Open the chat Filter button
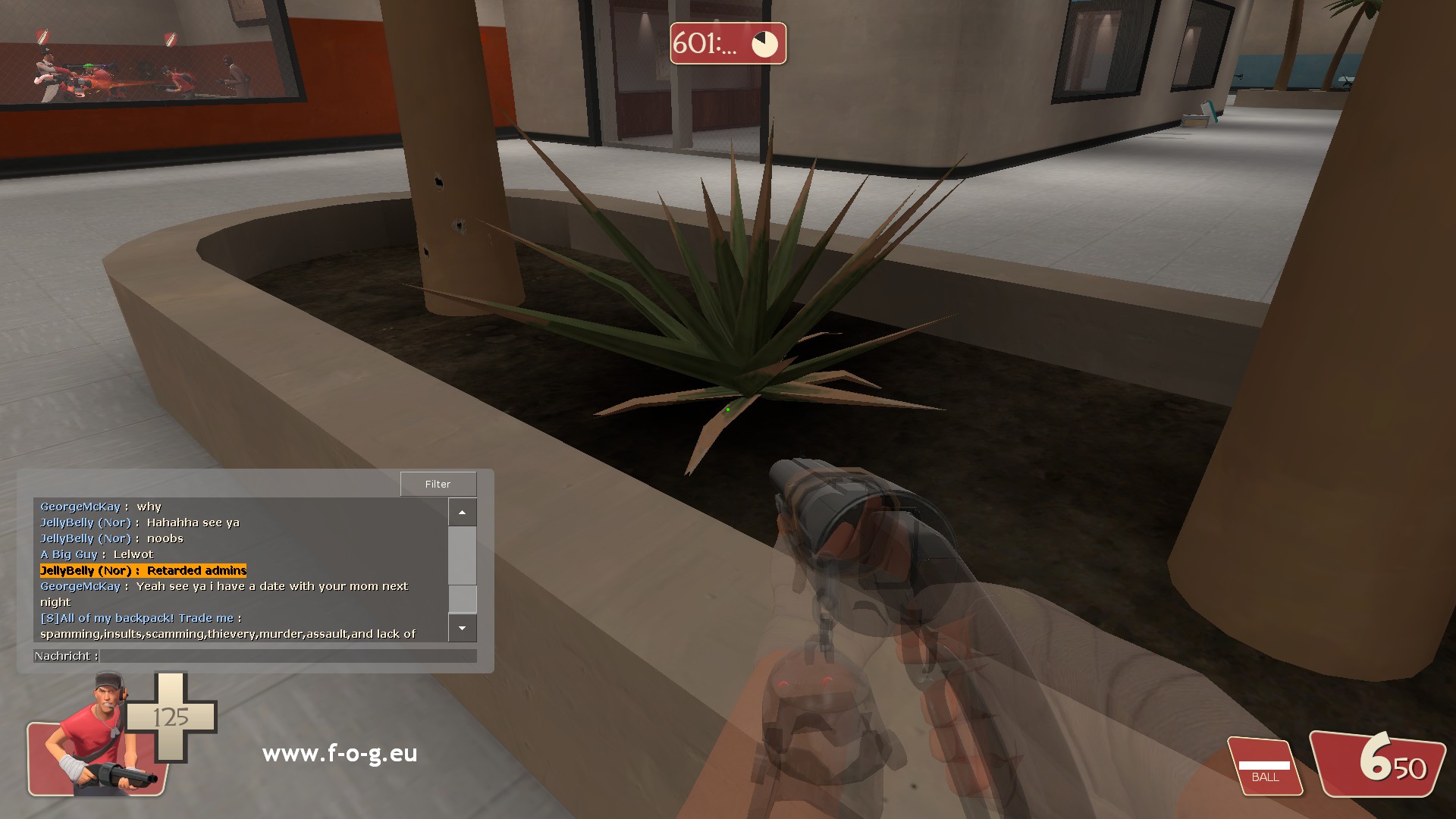Screen dimensions: 1456x819 pyautogui.click(x=438, y=484)
